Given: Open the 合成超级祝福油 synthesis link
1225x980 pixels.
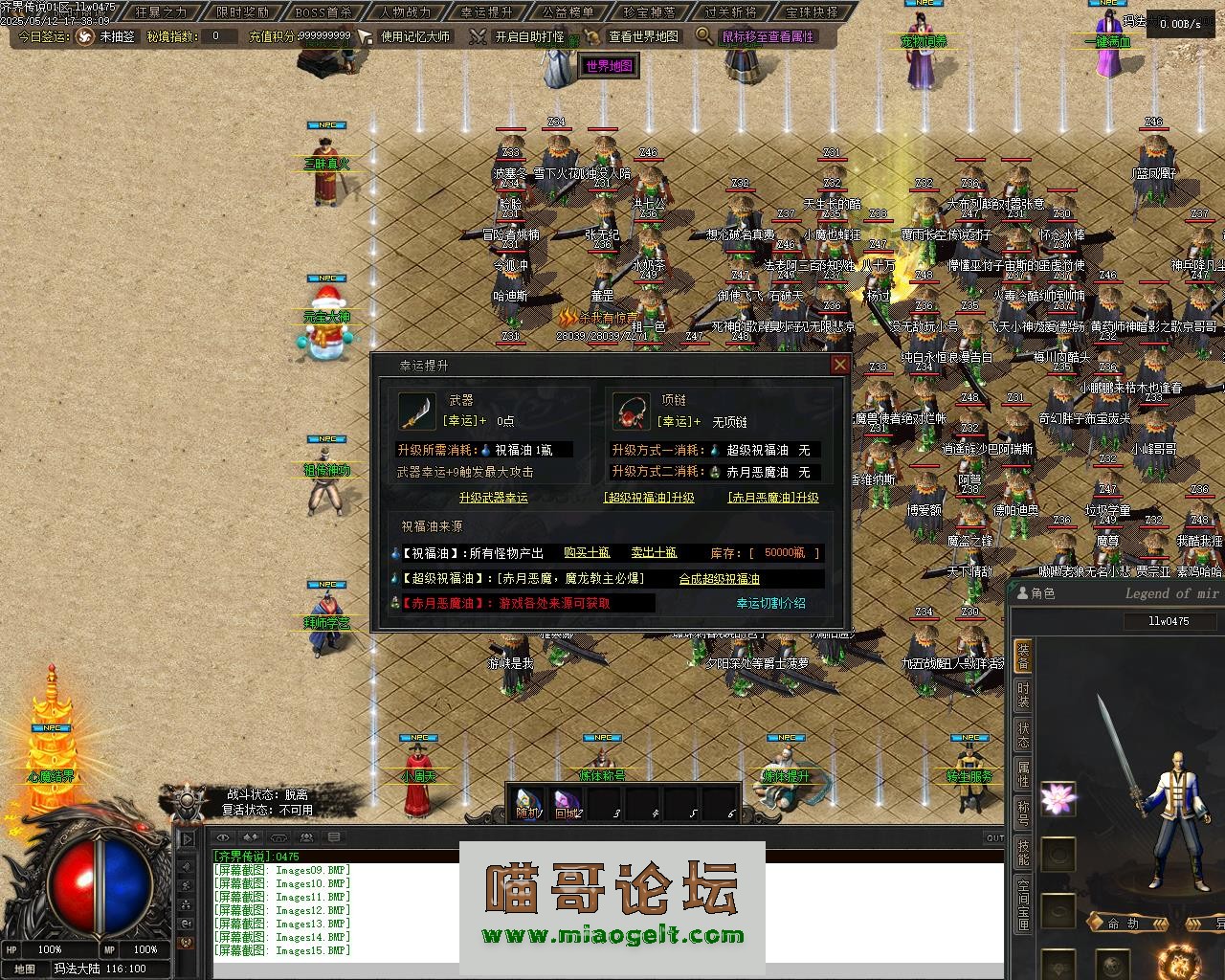Looking at the screenshot, I should point(719,579).
